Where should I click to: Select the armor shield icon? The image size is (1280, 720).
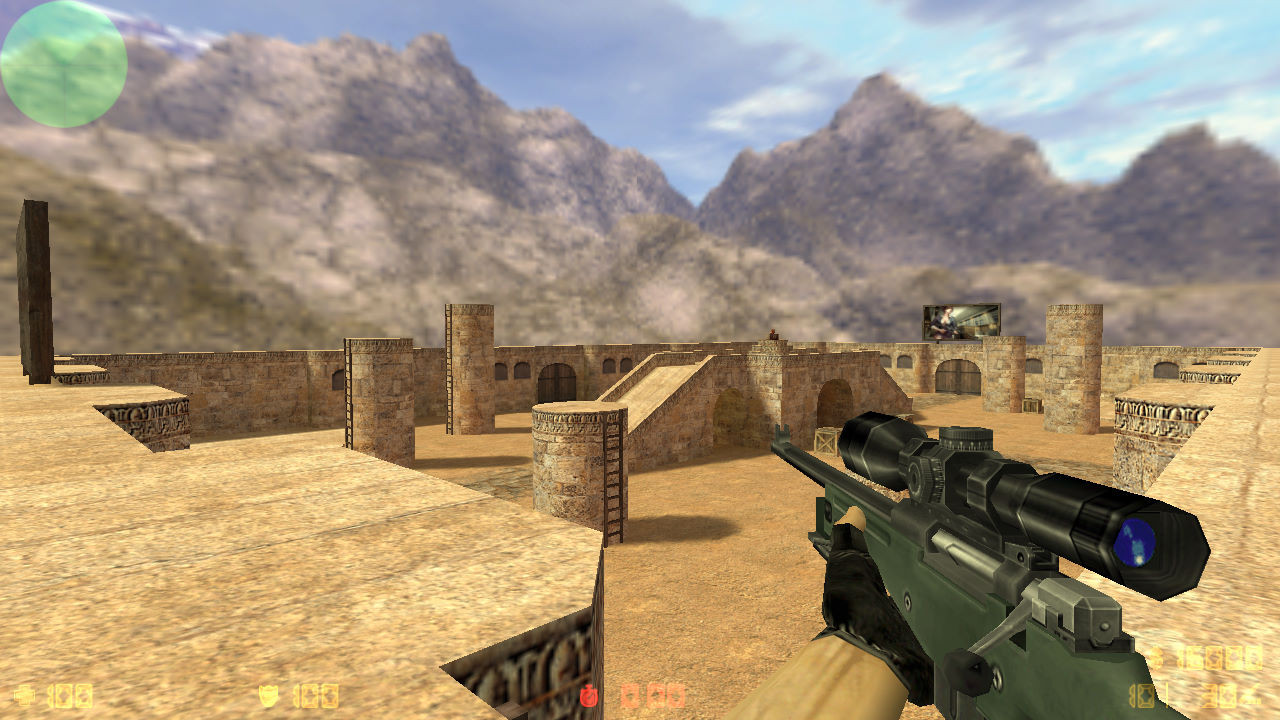coord(268,694)
